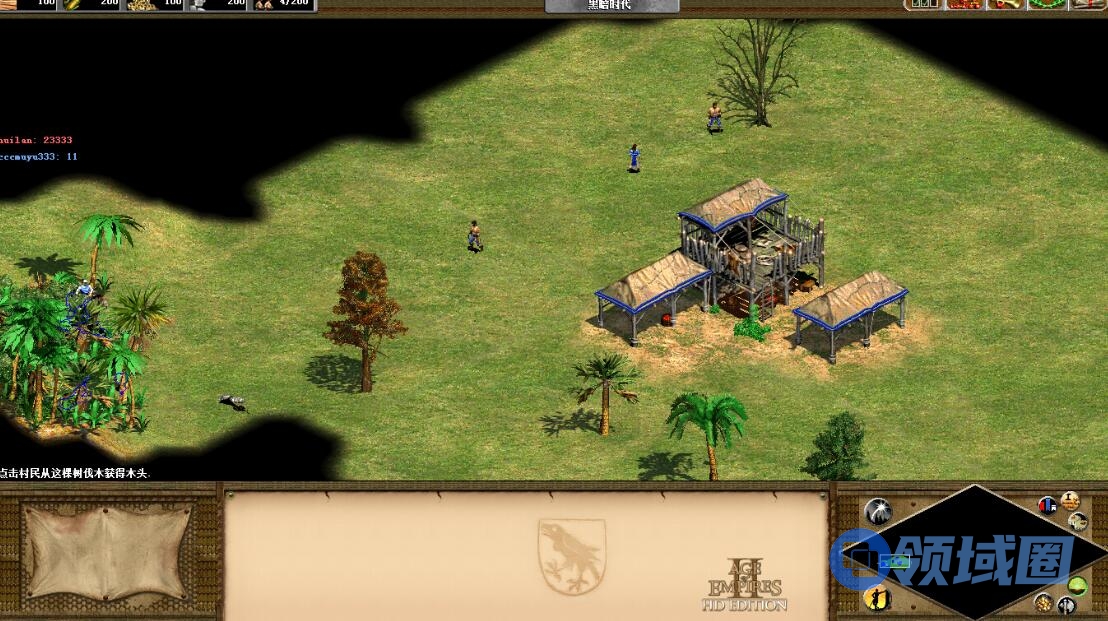Image resolution: width=1108 pixels, height=621 pixels.
Task: Activate the flare signal button beside minimap
Action: [877, 511]
